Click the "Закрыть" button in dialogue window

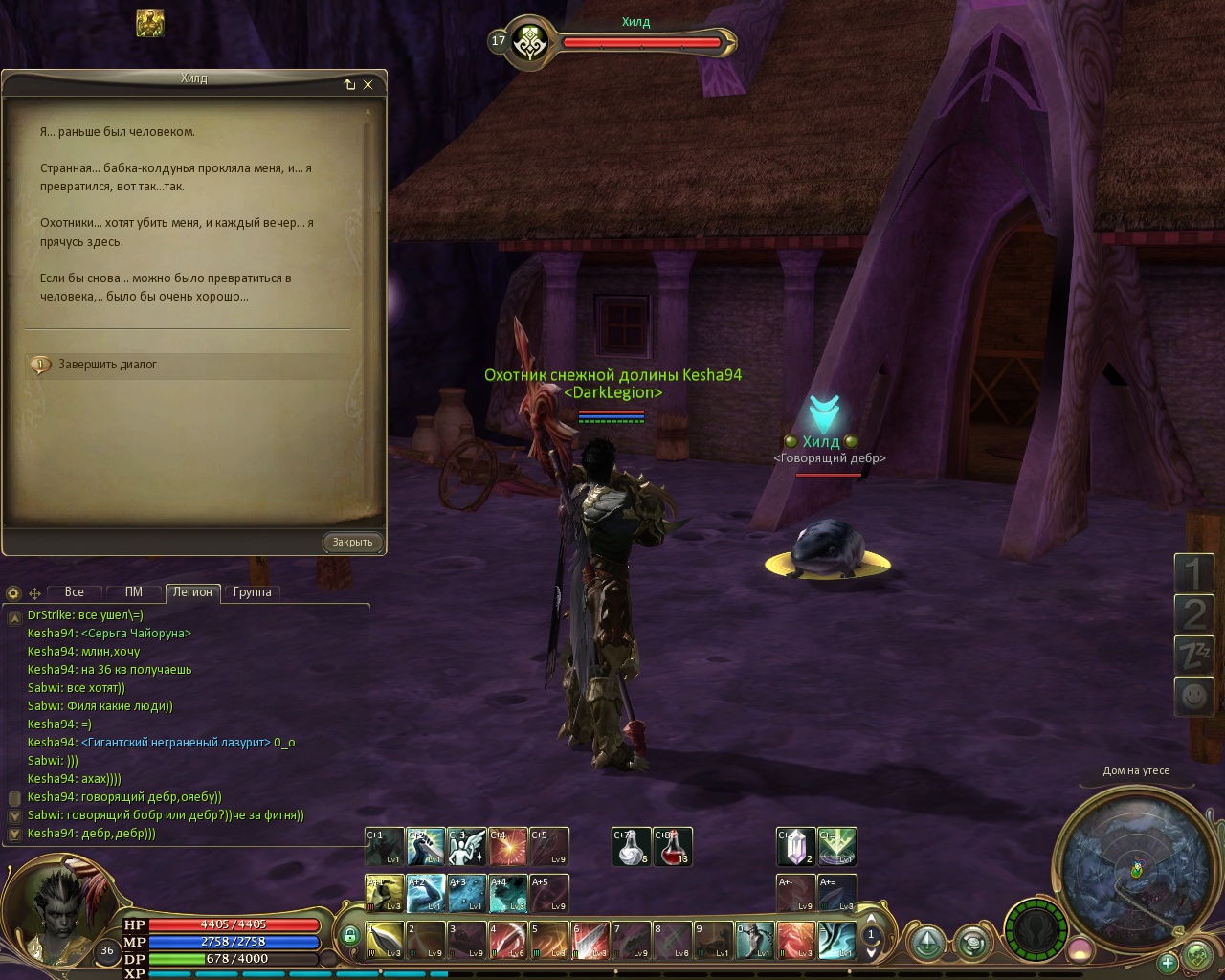[352, 542]
